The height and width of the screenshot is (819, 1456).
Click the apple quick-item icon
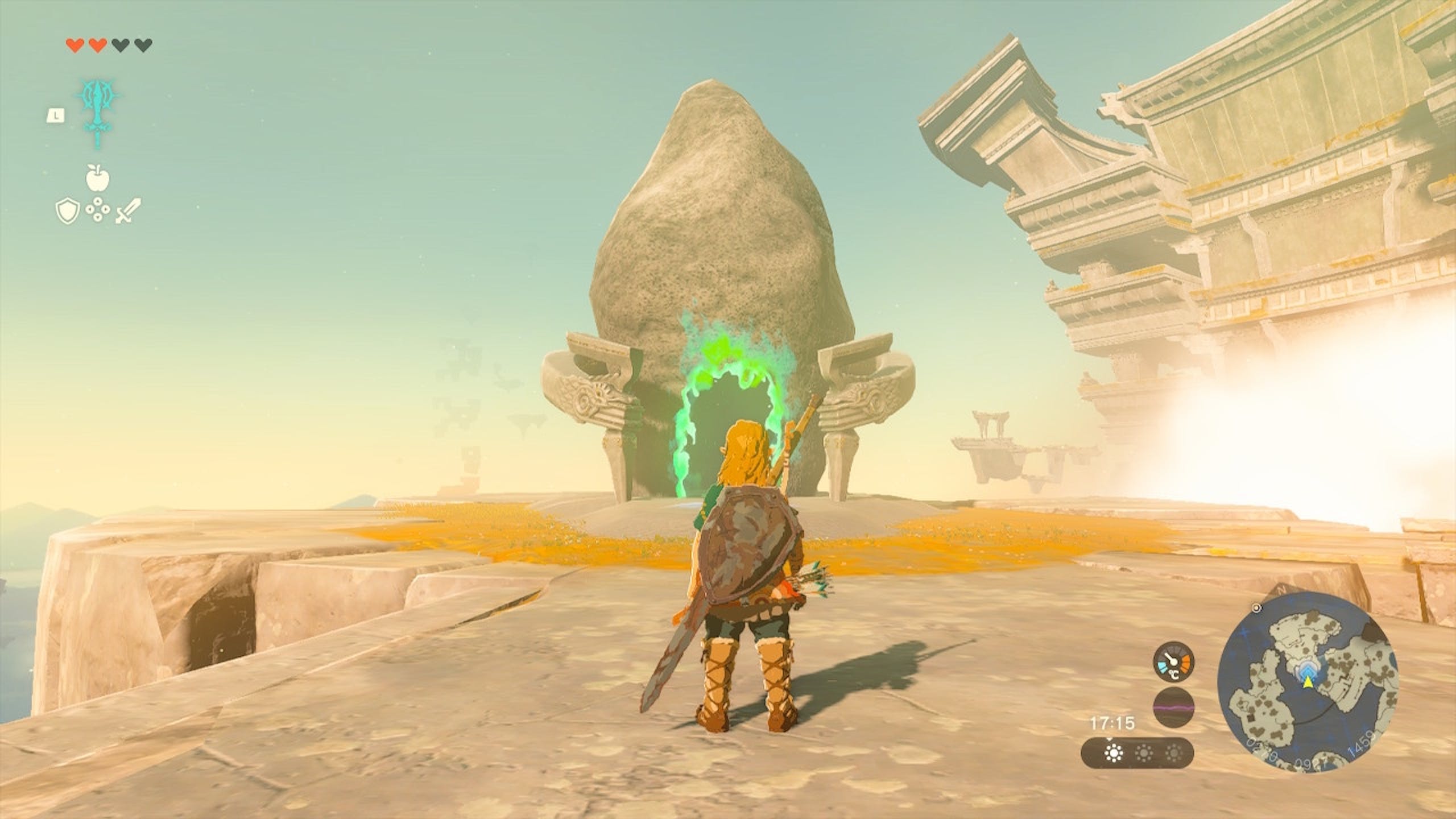[x=97, y=177]
